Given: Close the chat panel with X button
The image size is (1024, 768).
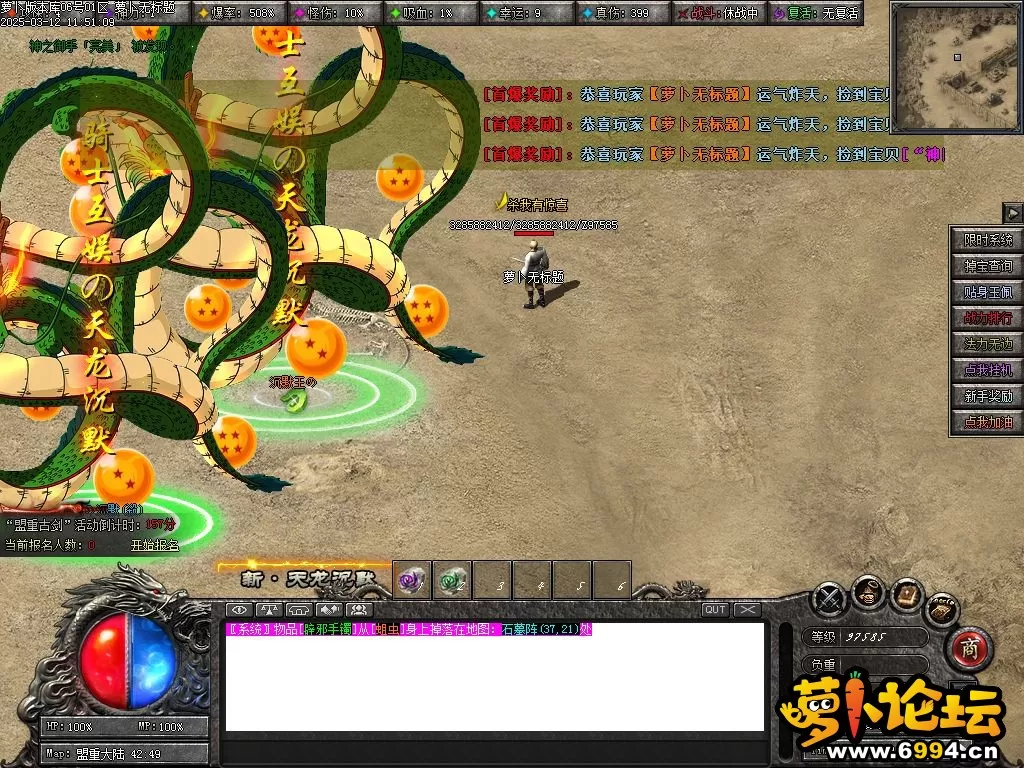Looking at the screenshot, I should tap(747, 610).
